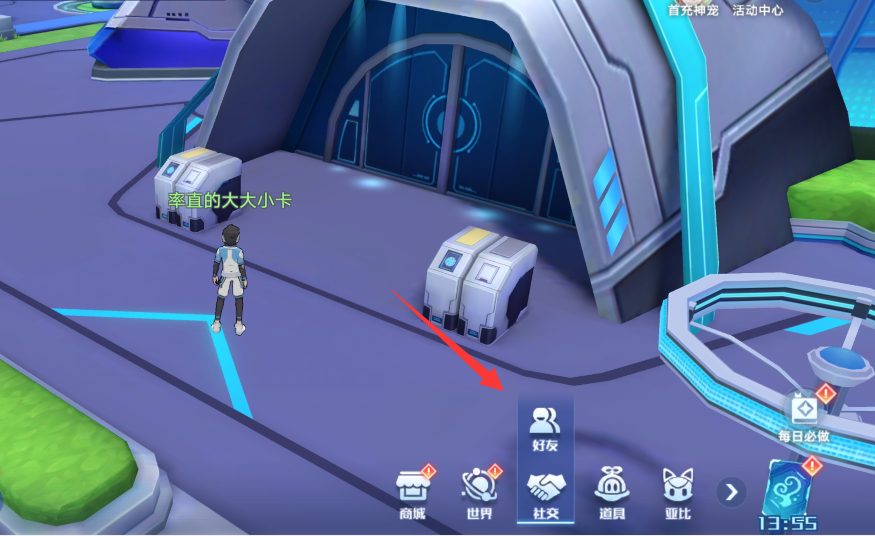The width and height of the screenshot is (875, 536).
Task: Open the 每日必做 daily tasks
Action: [804, 416]
